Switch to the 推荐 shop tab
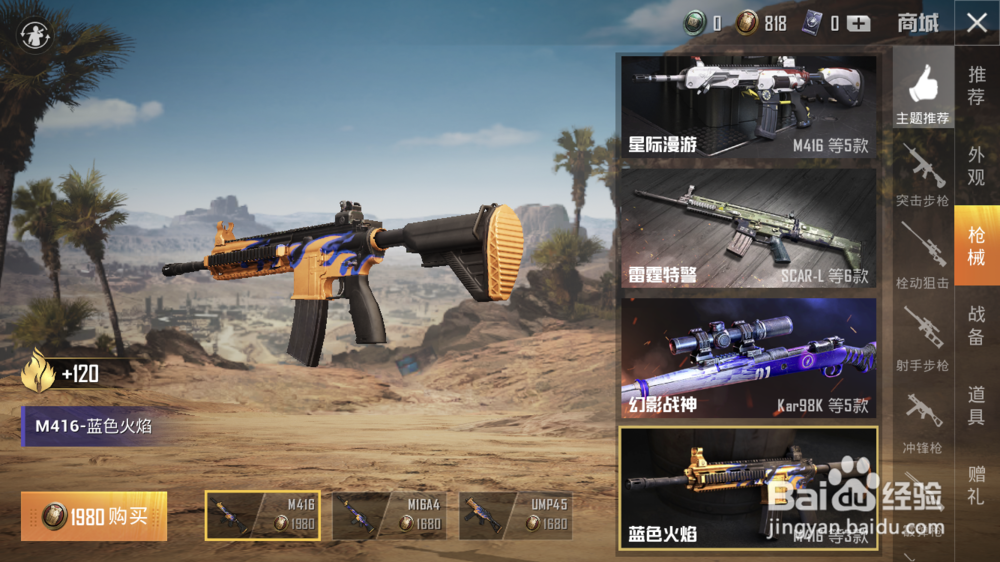Image resolution: width=1000 pixels, height=562 pixels. point(977,86)
